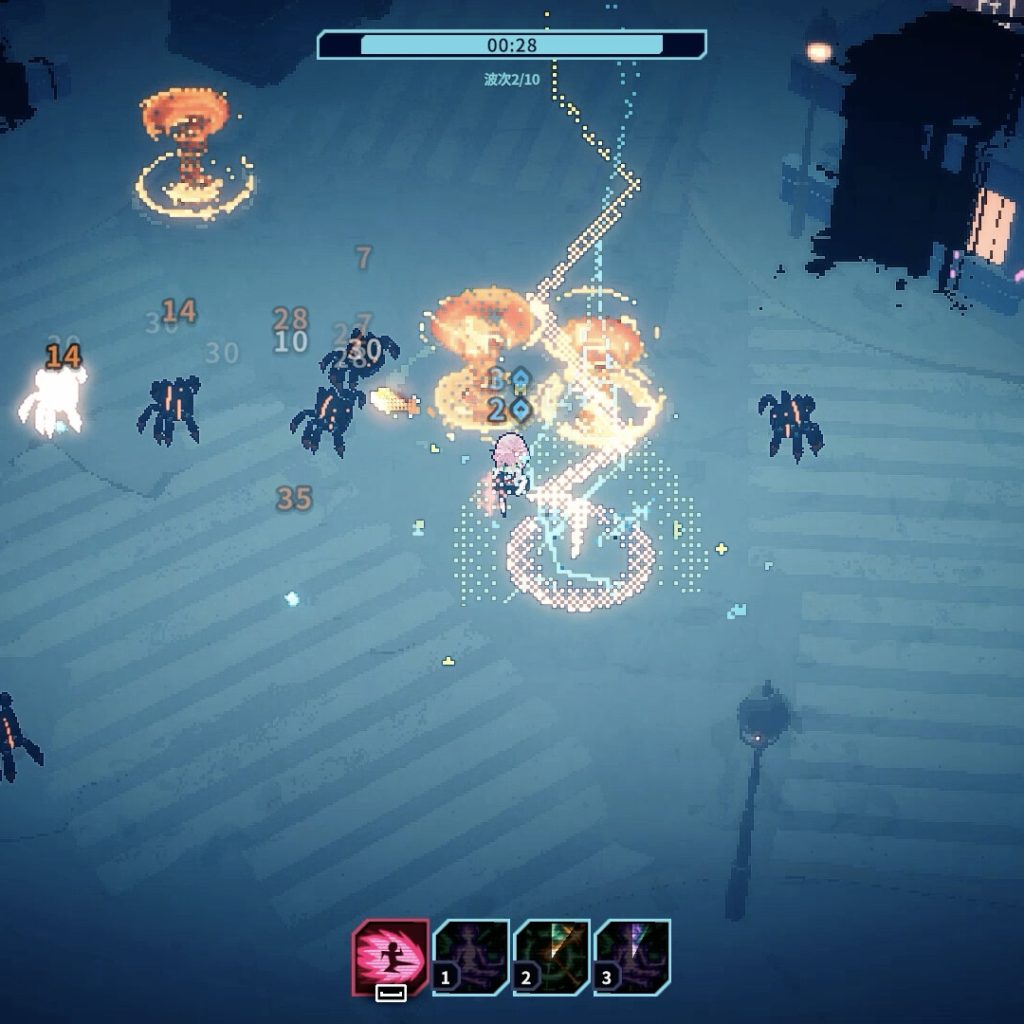Use the skill in slot 1
Viewport: 1024px width, 1024px height.
pyautogui.click(x=471, y=957)
